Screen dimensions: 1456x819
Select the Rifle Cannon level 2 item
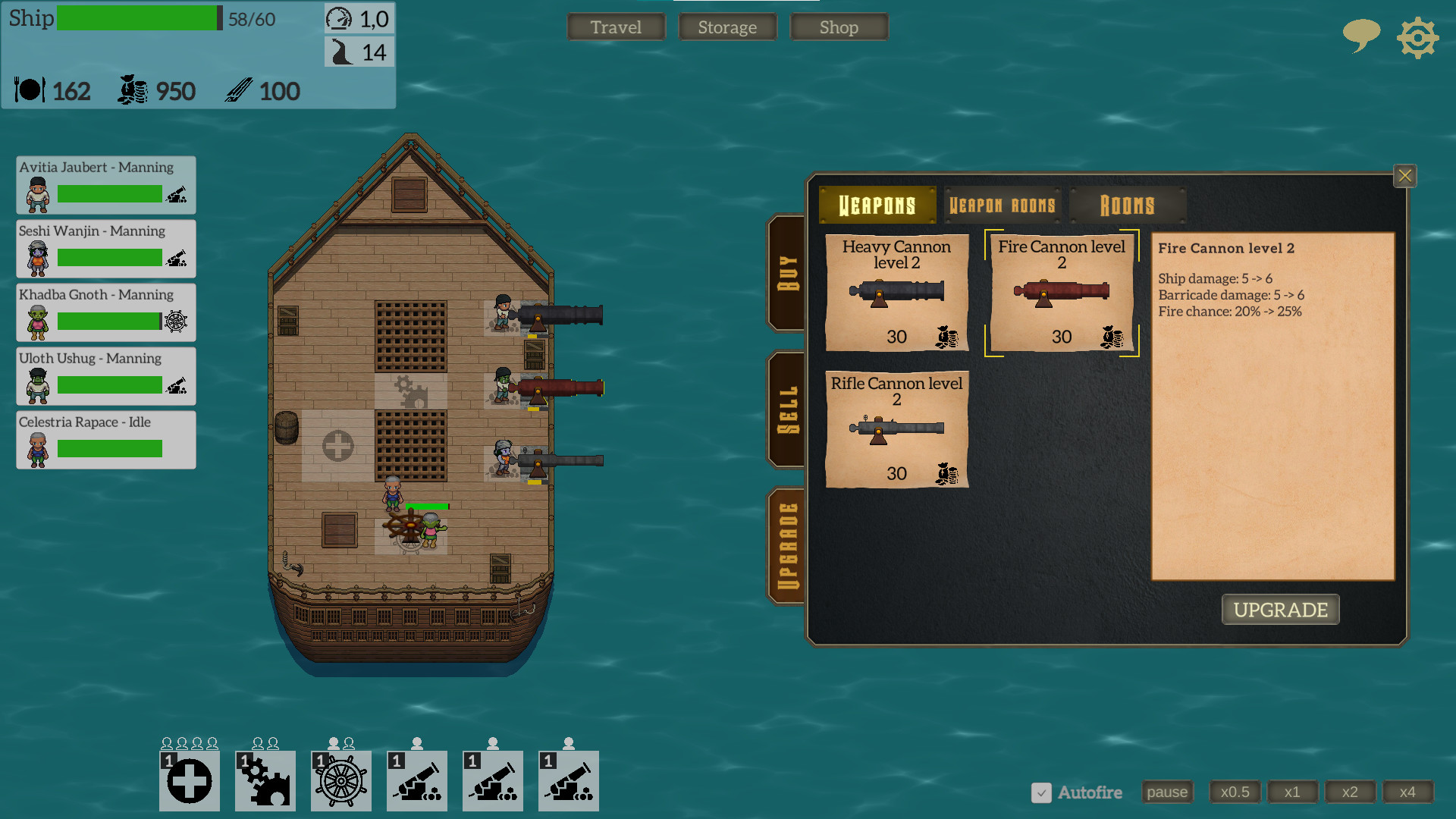click(x=896, y=430)
